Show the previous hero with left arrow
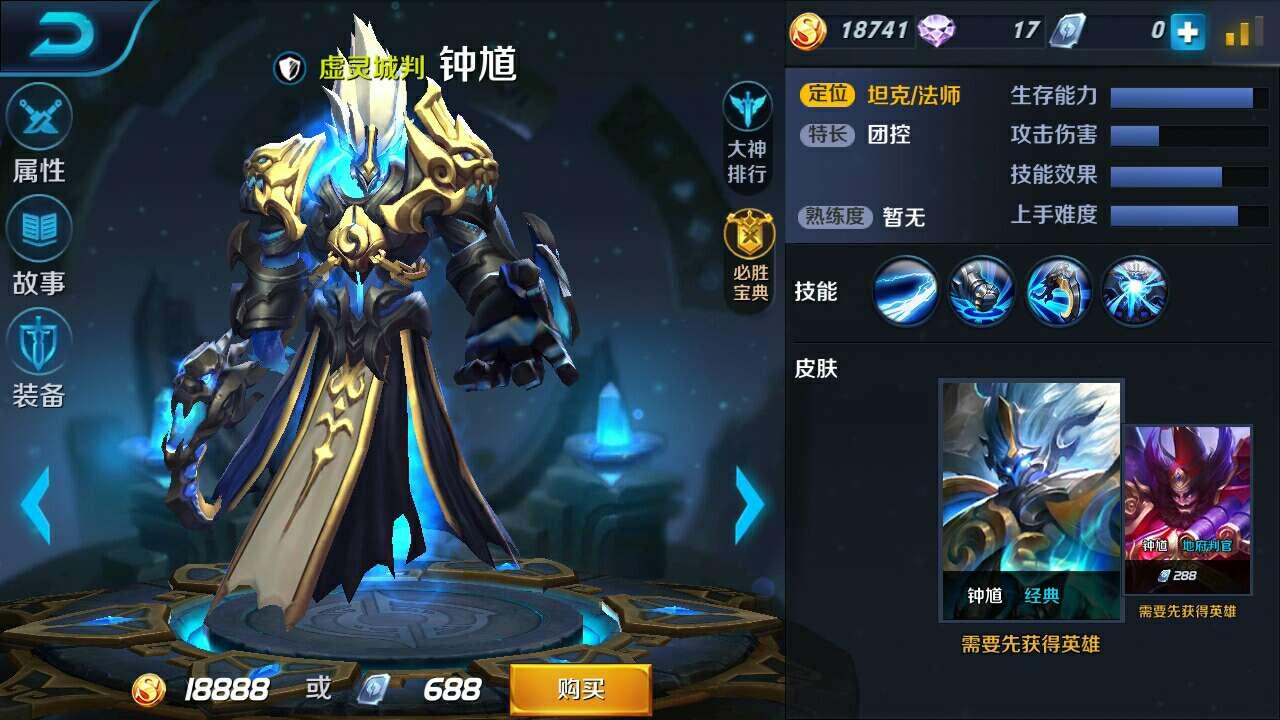The height and width of the screenshot is (720, 1280). point(36,505)
